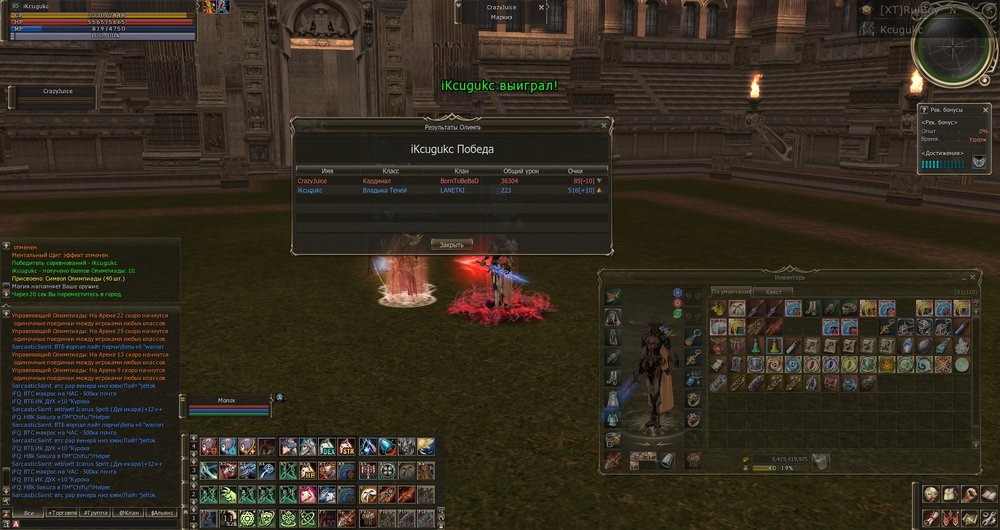1000x530 pixels.
Task: Activate the STR buff skill icon
Action: 346,446
